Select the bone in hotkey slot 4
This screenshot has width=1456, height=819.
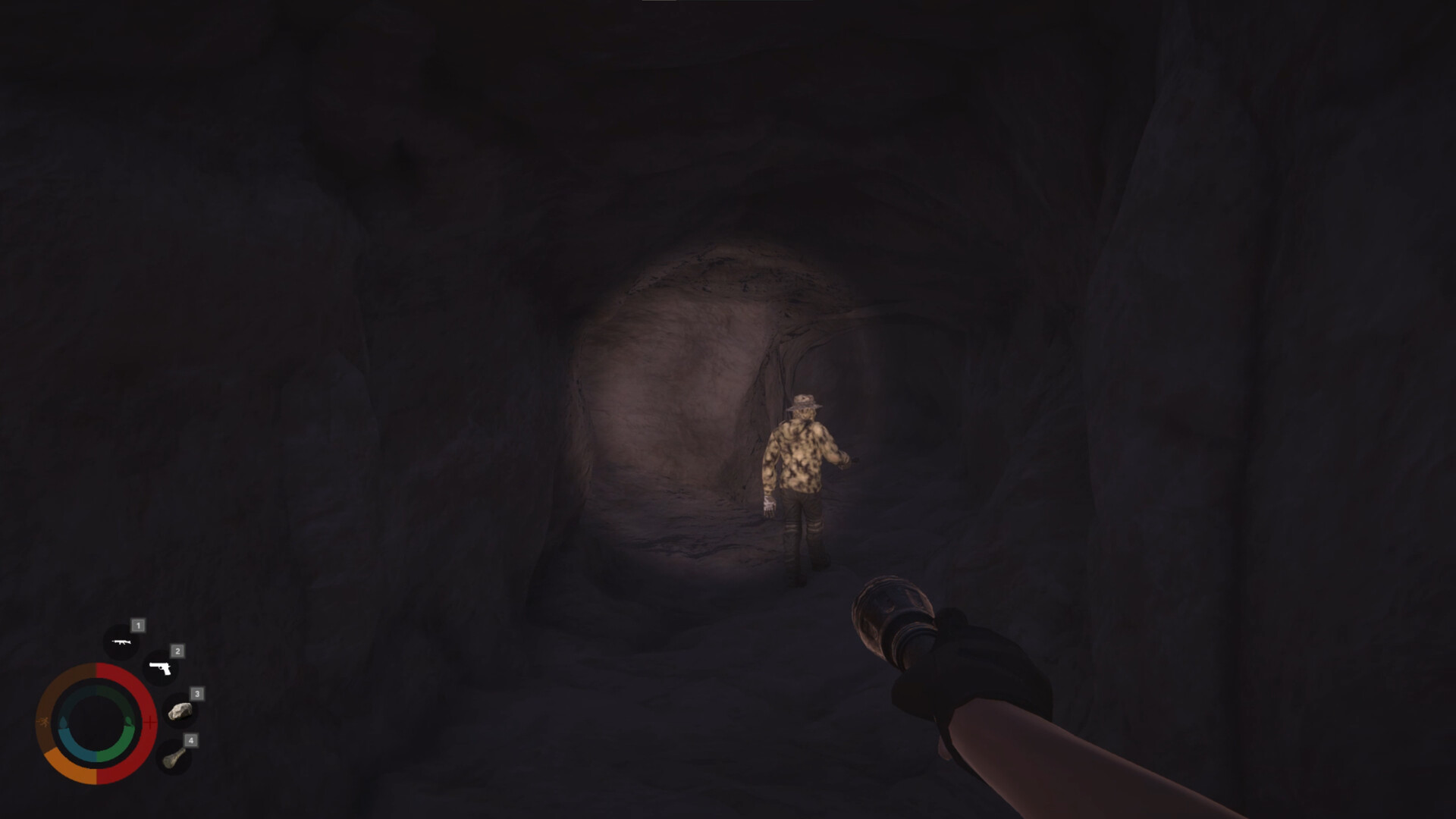(174, 760)
